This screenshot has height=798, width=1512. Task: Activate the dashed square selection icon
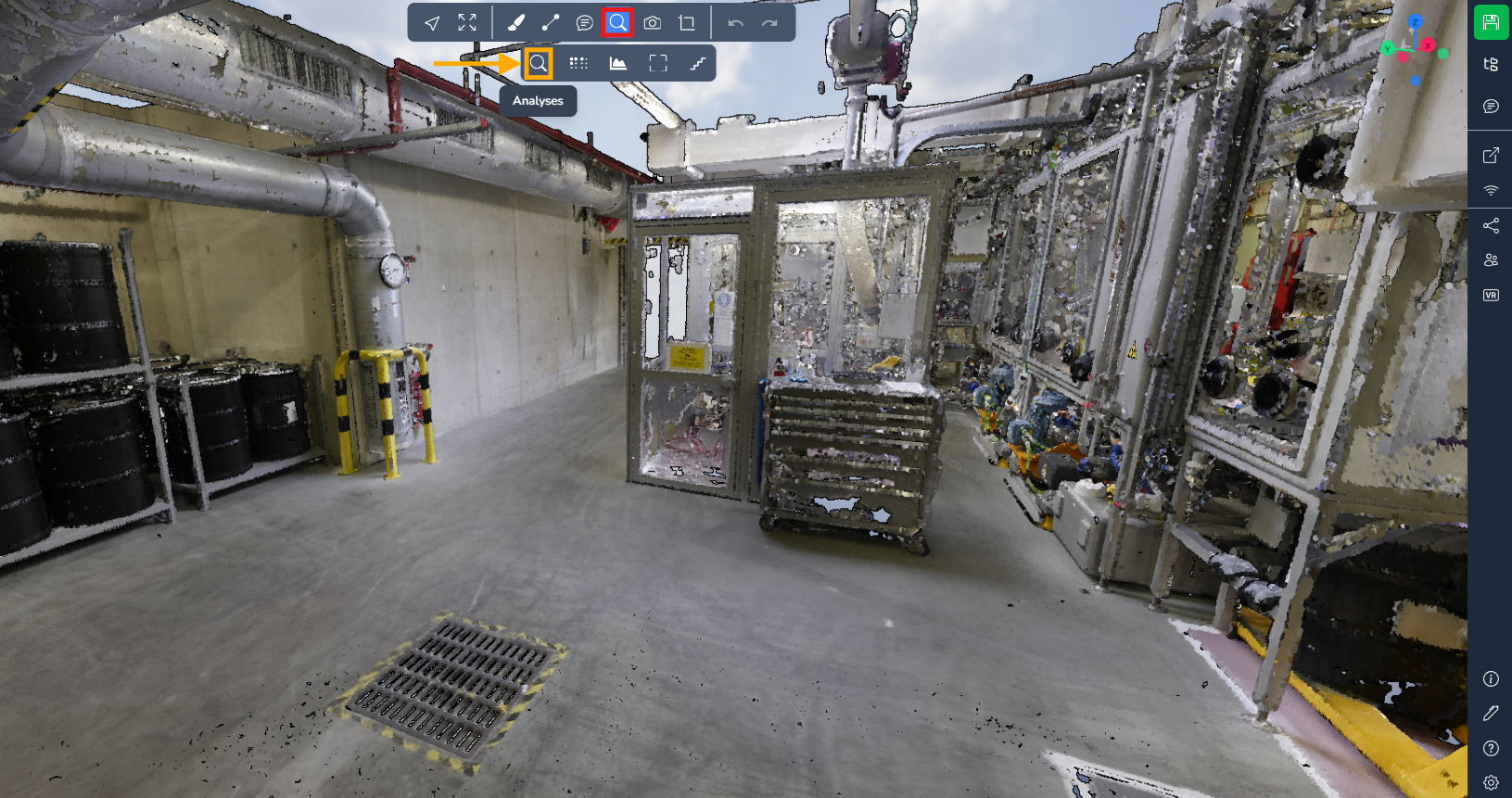(658, 64)
